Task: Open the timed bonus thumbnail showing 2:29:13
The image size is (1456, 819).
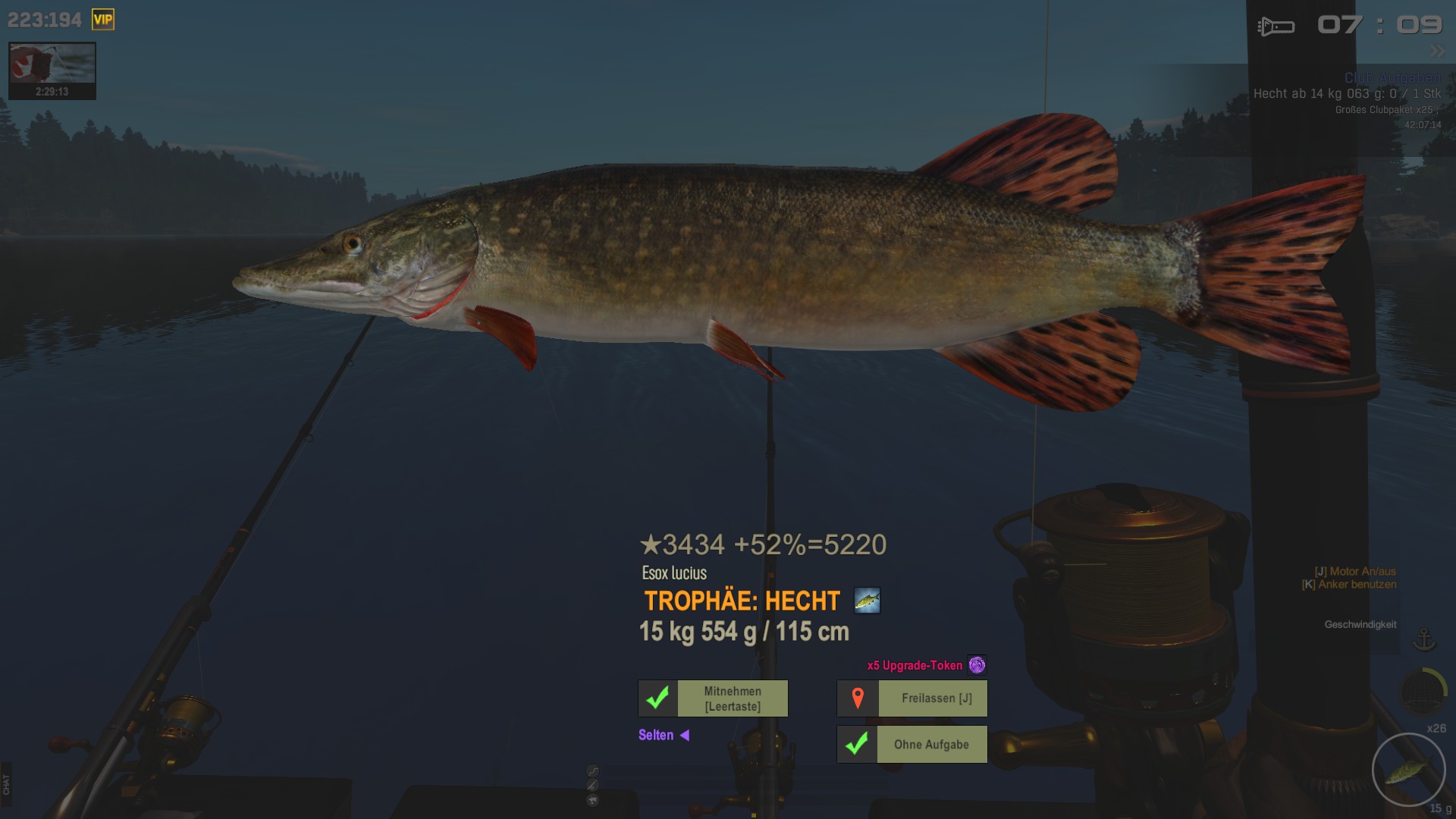Action: pyautogui.click(x=52, y=71)
